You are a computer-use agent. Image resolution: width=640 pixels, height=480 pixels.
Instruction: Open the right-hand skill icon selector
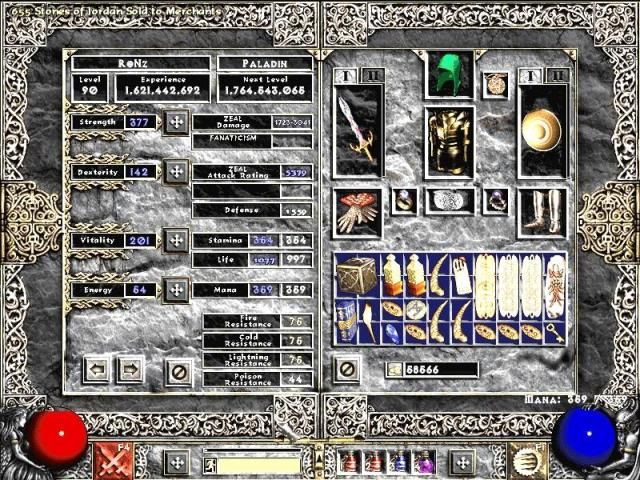coord(526,460)
